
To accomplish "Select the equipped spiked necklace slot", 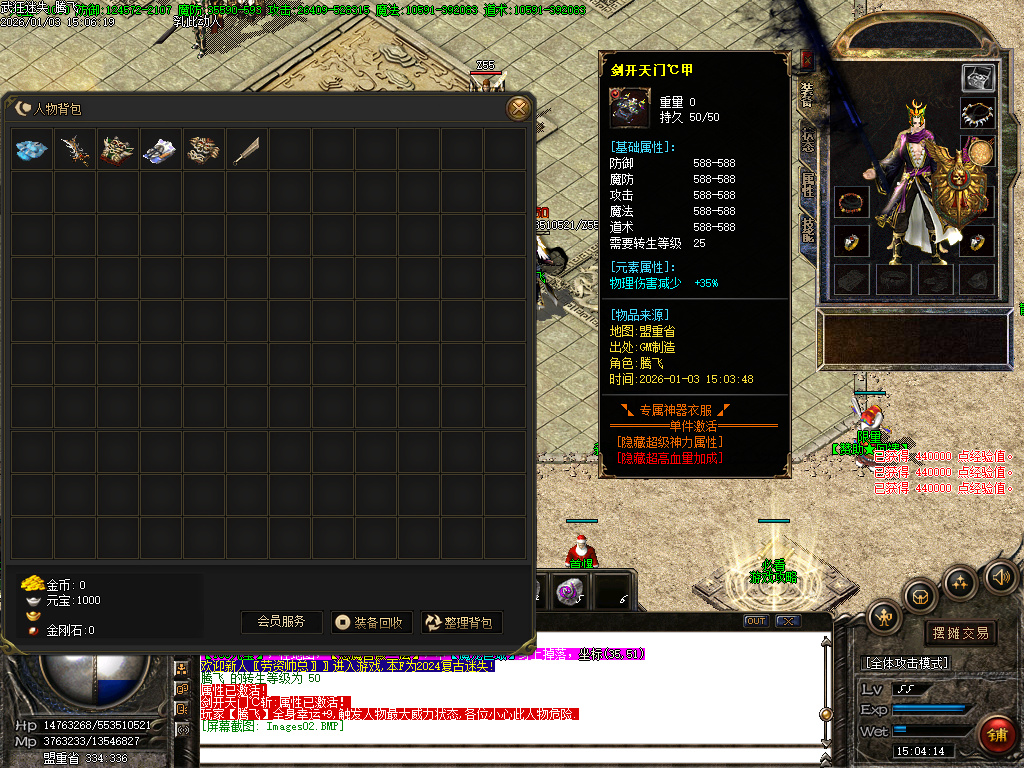I will (x=977, y=114).
